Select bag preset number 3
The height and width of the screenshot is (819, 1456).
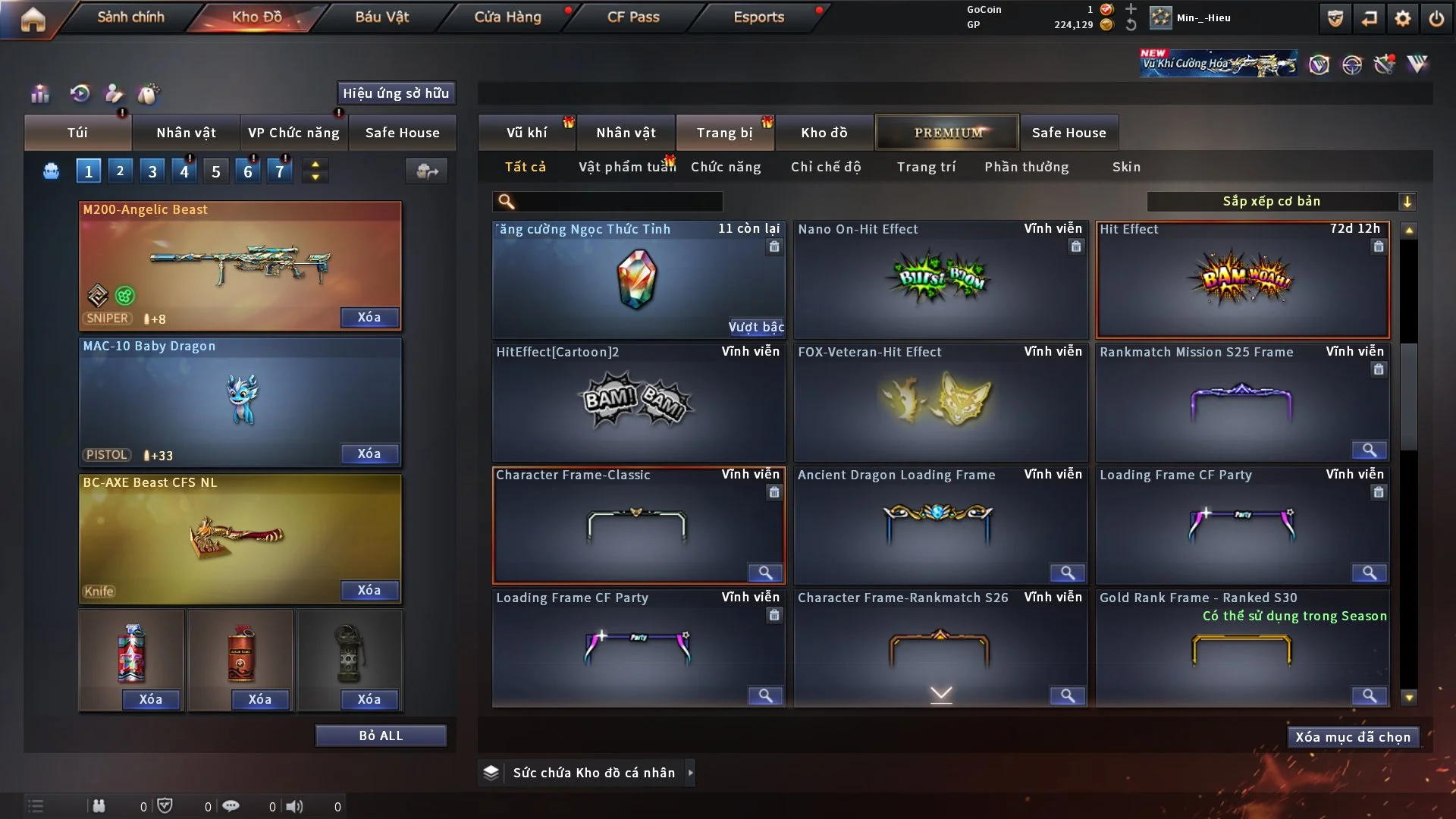point(152,171)
